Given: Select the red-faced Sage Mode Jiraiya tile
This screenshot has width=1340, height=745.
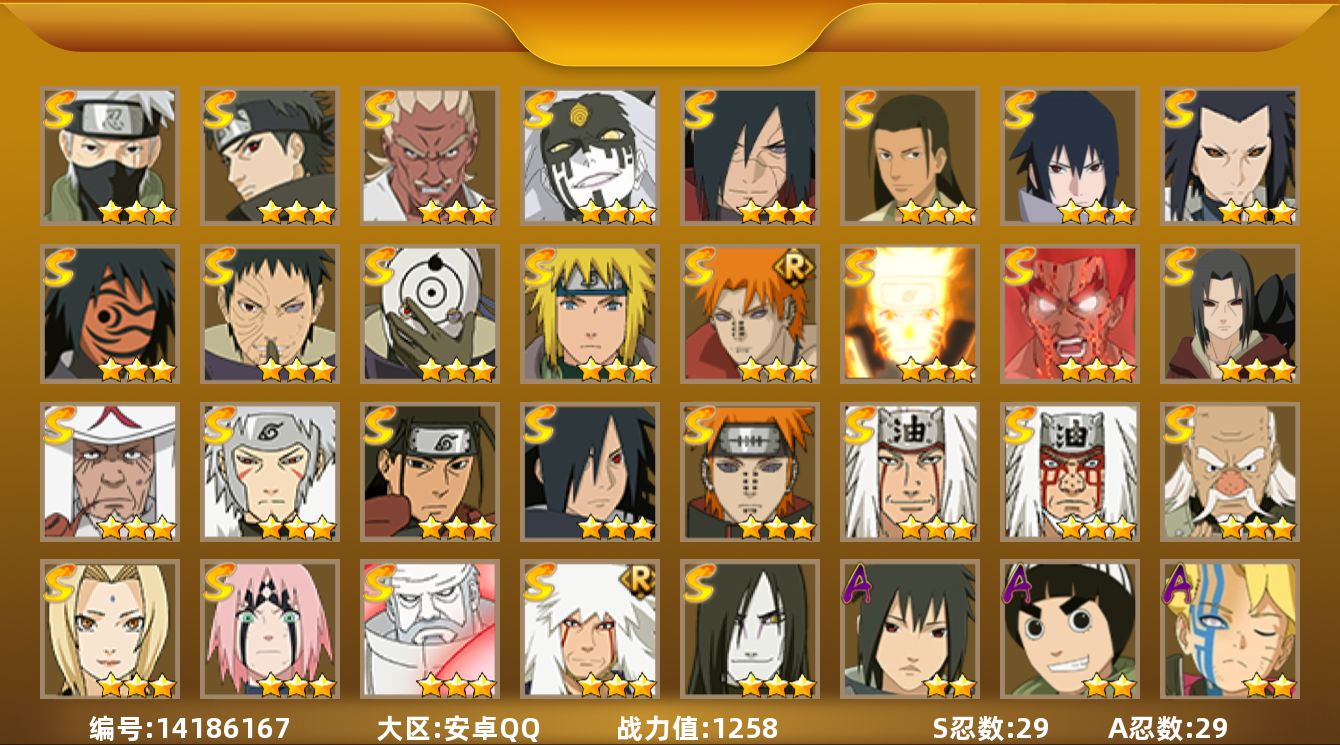Looking at the screenshot, I should [1069, 471].
